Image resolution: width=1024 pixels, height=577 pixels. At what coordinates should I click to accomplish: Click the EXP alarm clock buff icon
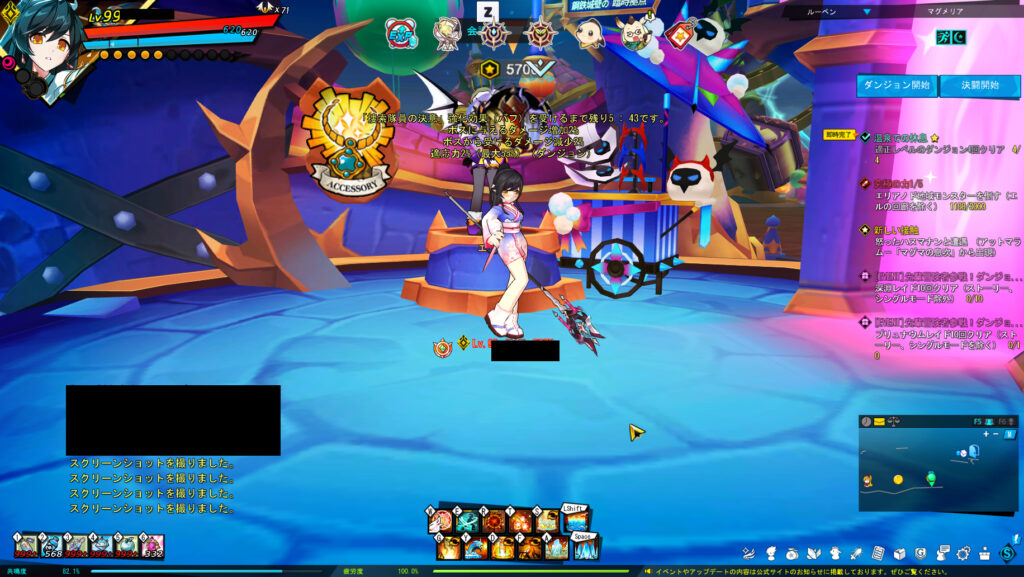point(401,35)
